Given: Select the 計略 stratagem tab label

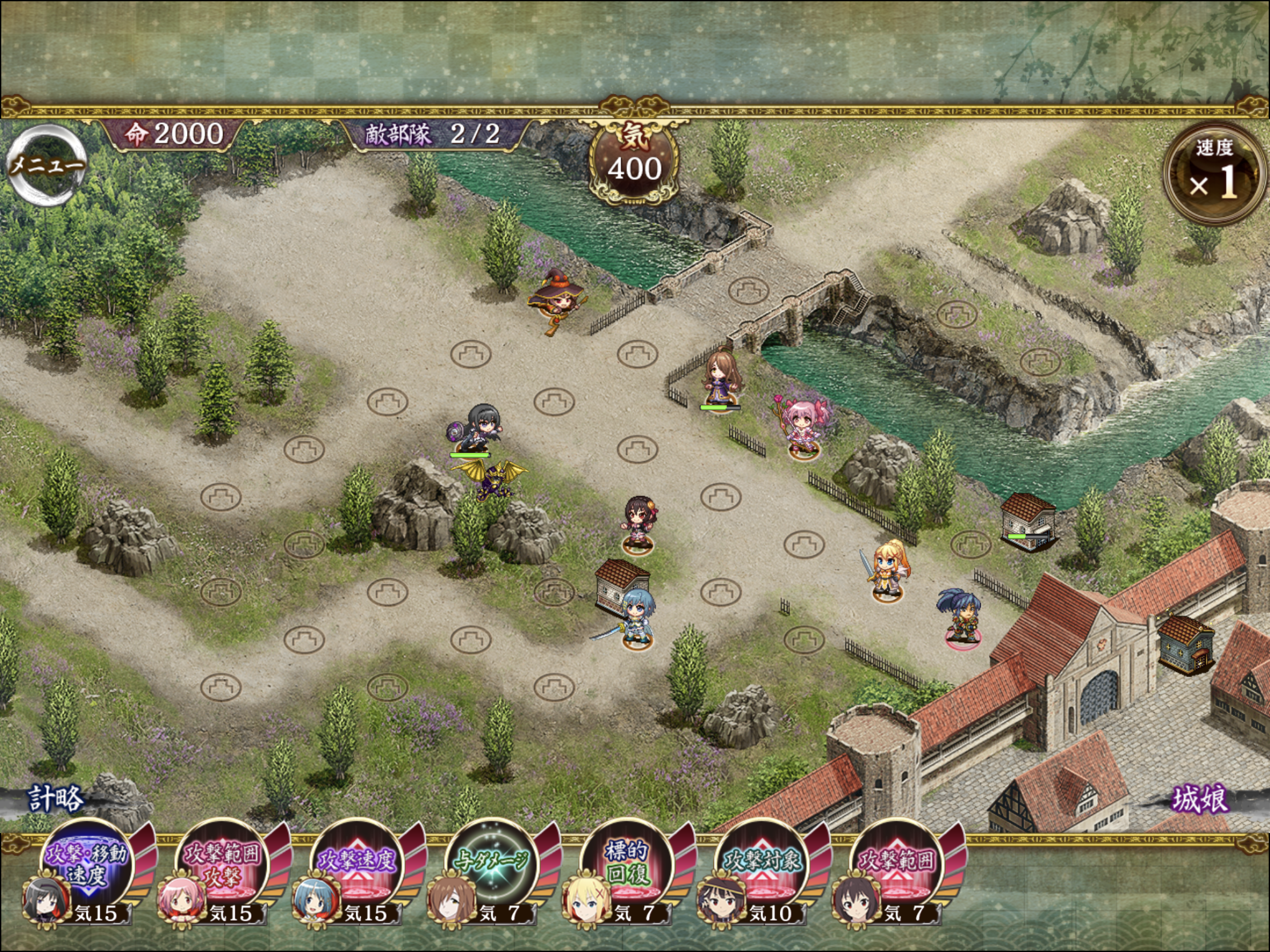Looking at the screenshot, I should coord(56,799).
